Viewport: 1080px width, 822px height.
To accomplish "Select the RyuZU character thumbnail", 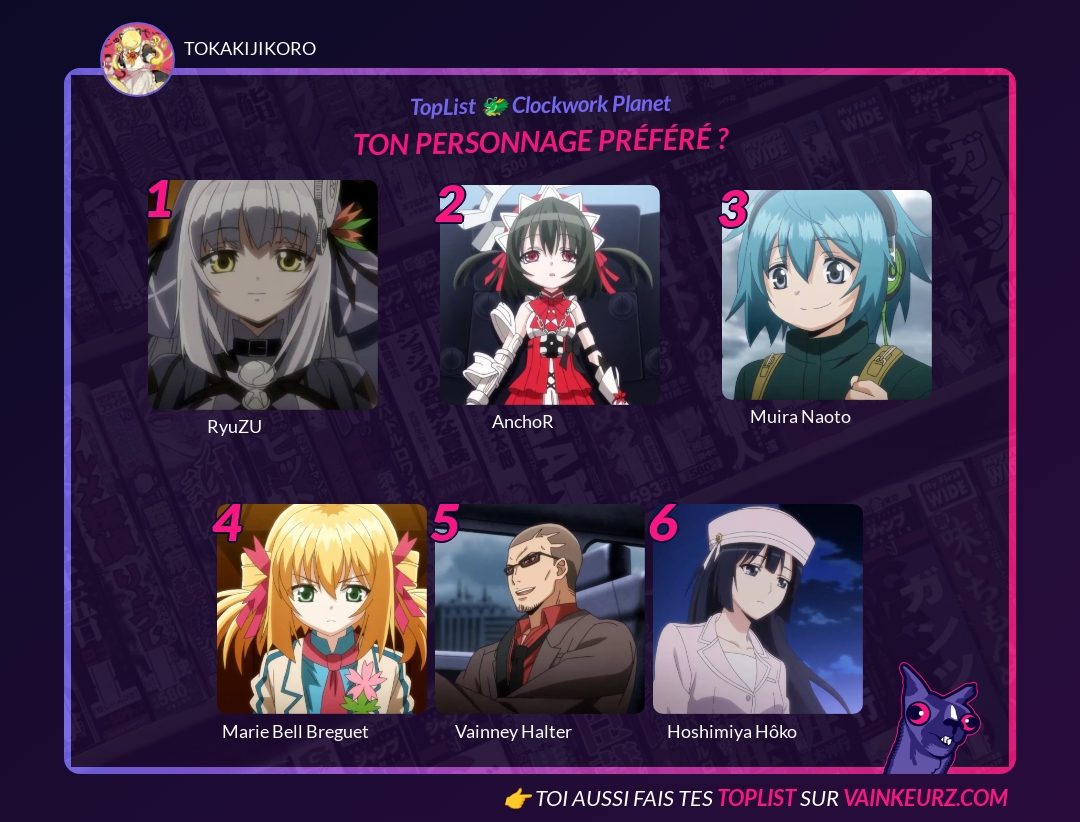I will click(263, 295).
